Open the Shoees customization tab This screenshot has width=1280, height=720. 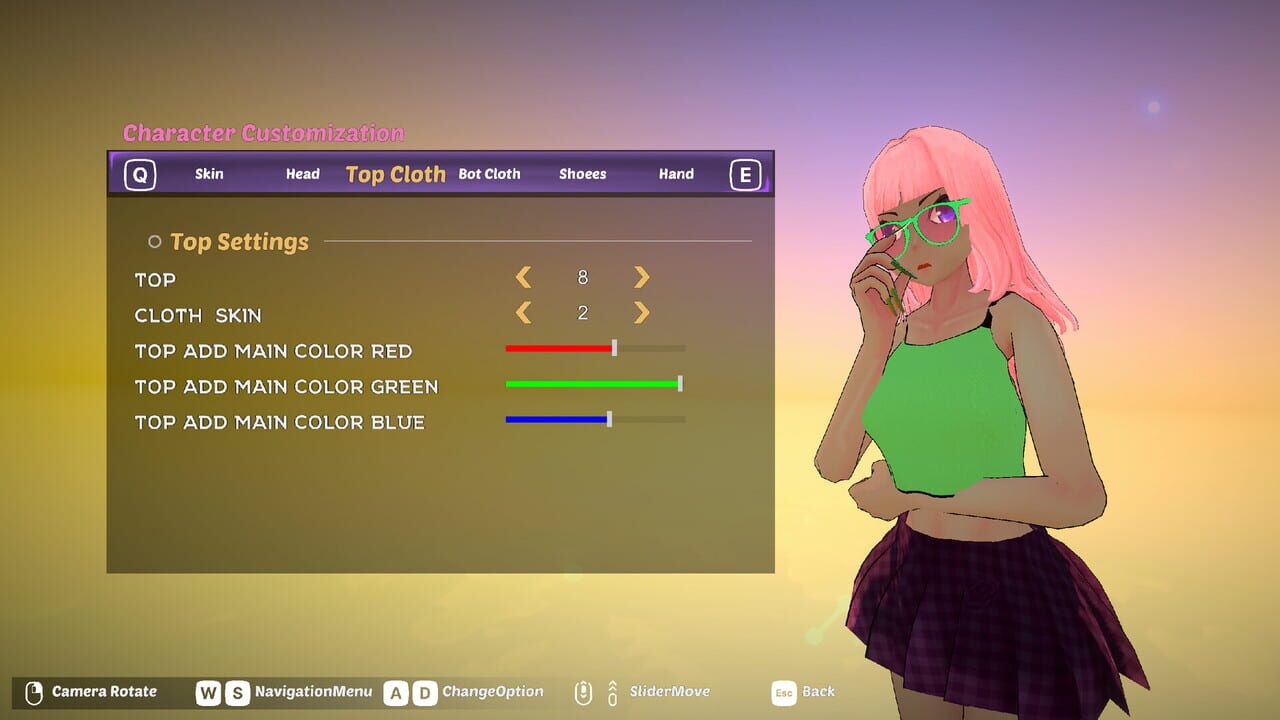tap(582, 174)
